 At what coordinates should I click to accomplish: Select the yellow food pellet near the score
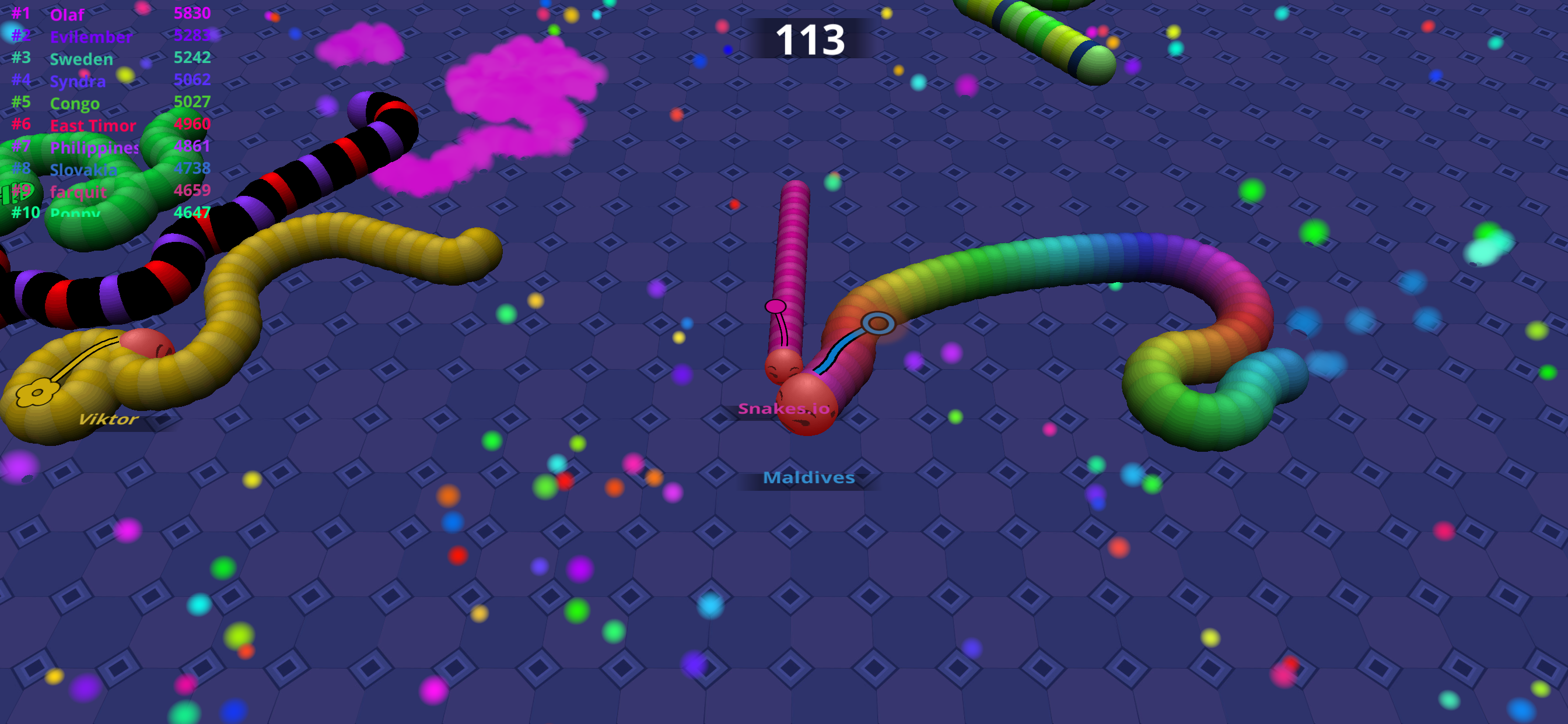click(x=887, y=14)
